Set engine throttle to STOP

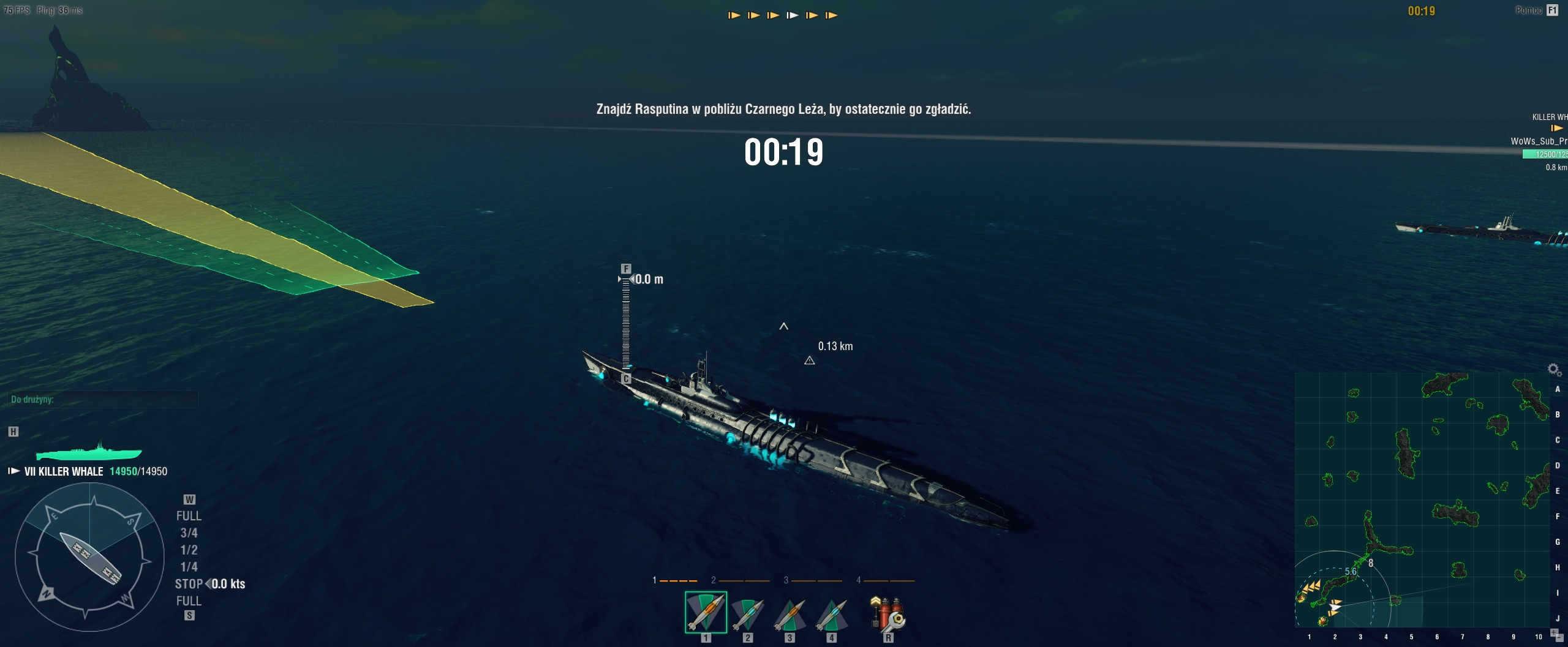[x=189, y=584]
